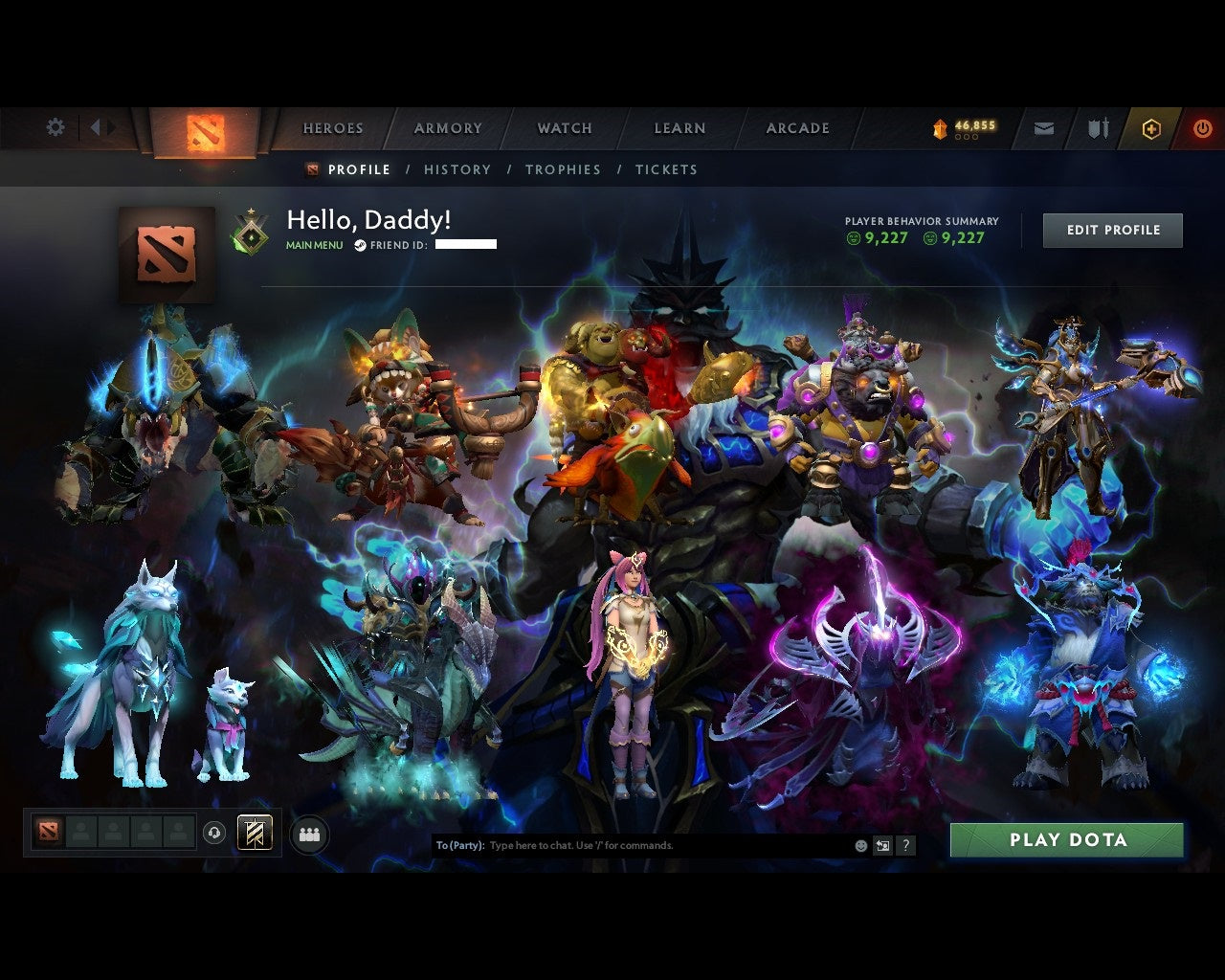This screenshot has width=1225, height=980.
Task: Open the Armory via shield and sword icon
Action: point(1096,127)
